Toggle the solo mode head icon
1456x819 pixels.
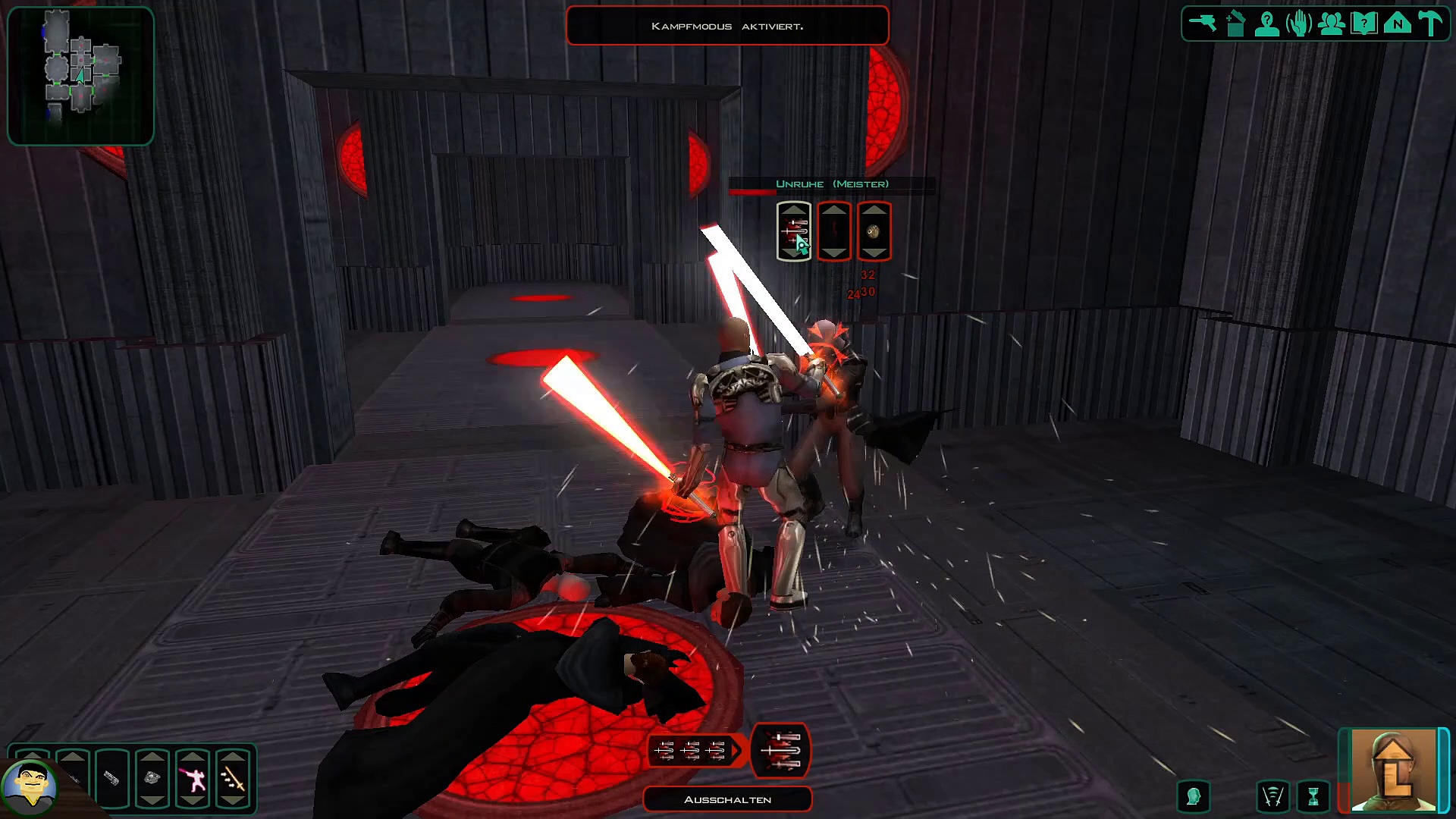tap(1193, 796)
